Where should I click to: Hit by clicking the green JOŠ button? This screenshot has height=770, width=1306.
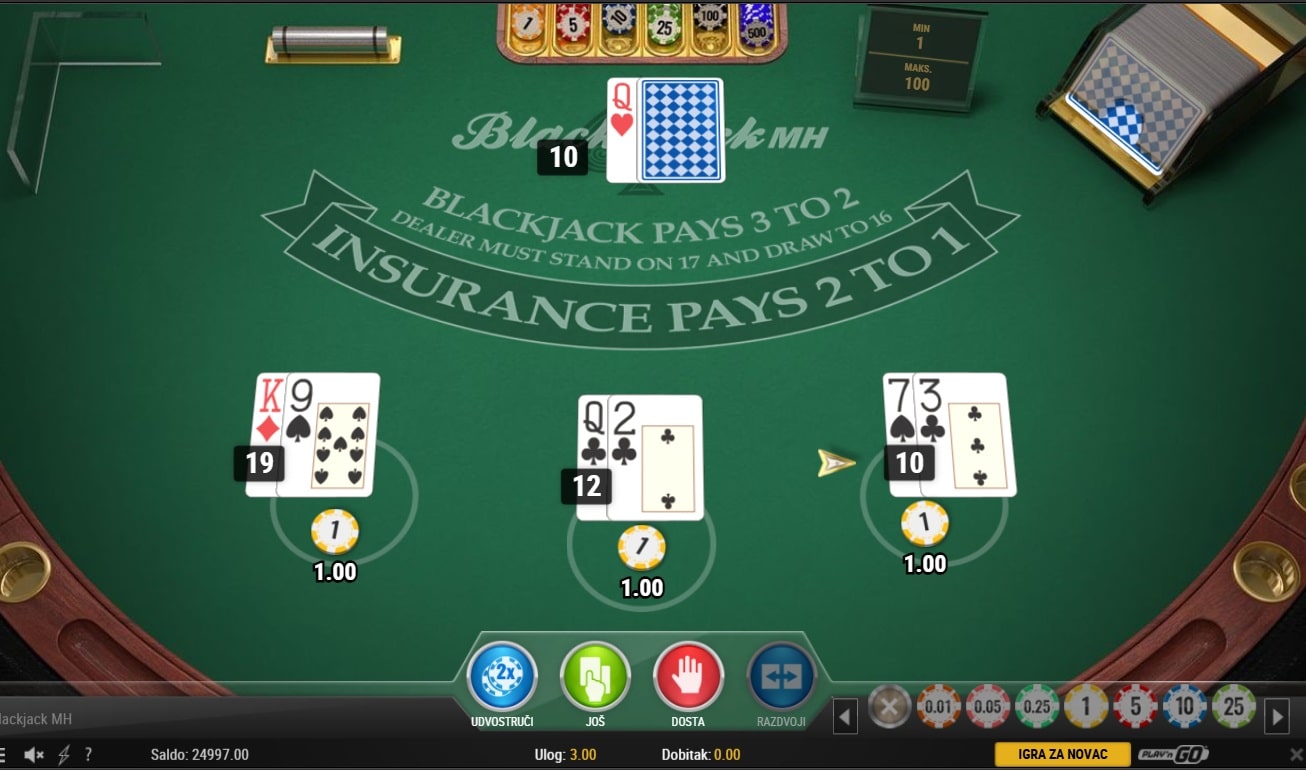tap(594, 675)
